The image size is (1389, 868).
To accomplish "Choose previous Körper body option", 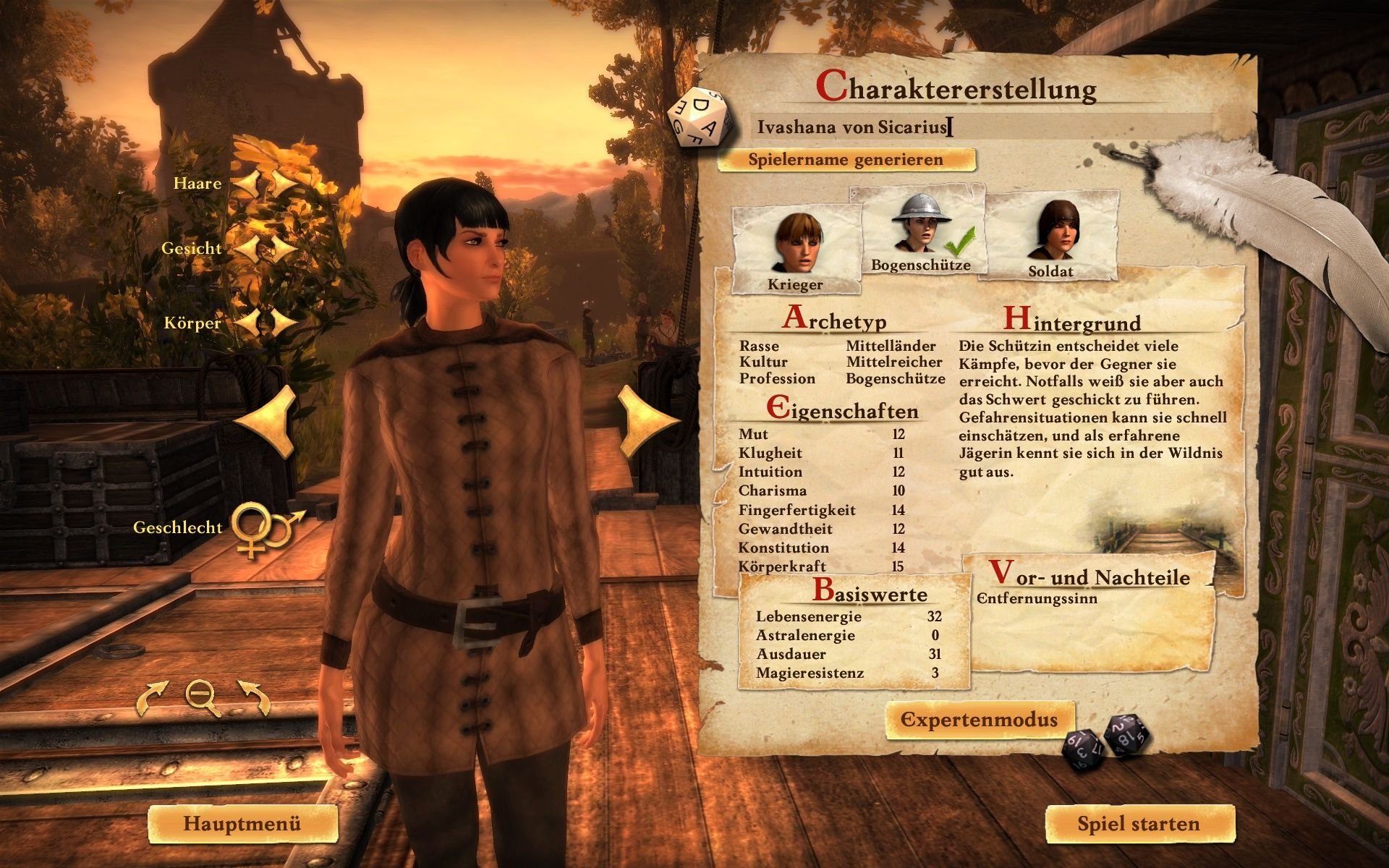I will click(247, 323).
